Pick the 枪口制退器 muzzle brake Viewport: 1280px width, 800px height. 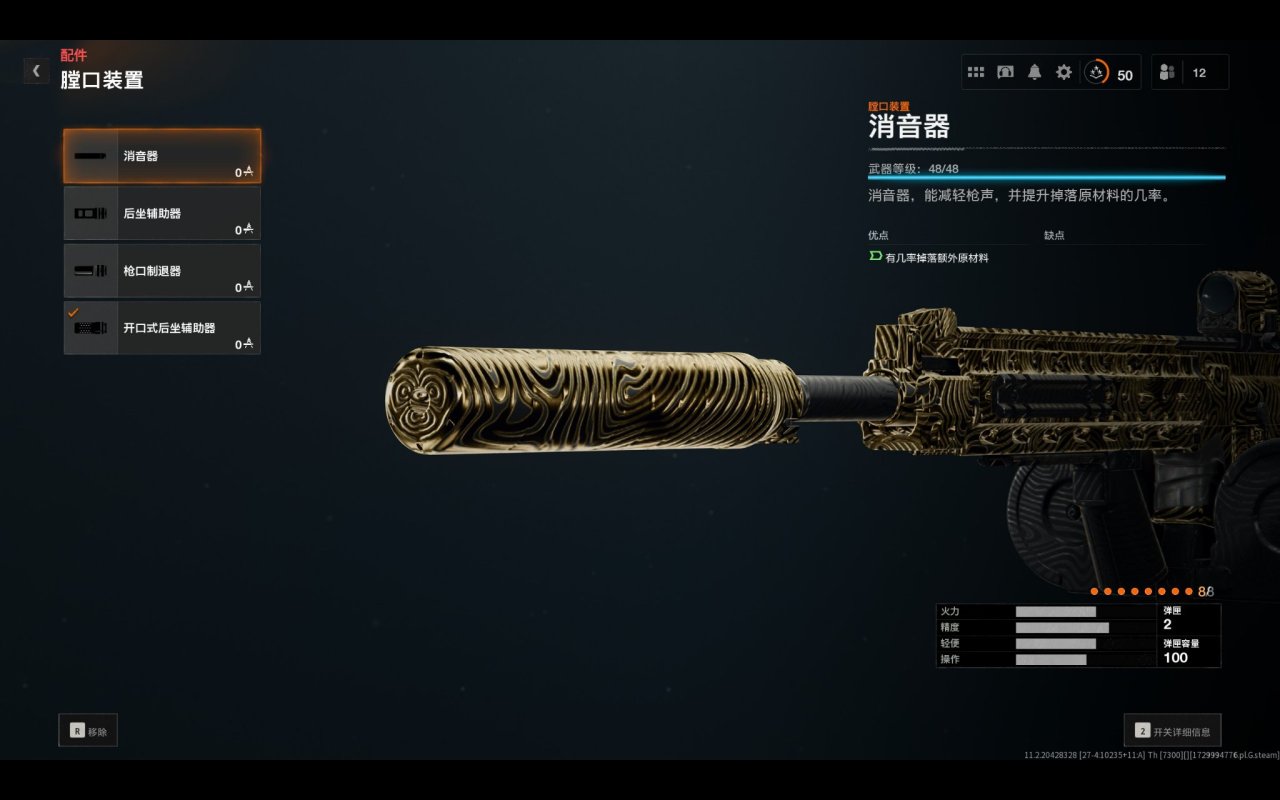pos(162,270)
